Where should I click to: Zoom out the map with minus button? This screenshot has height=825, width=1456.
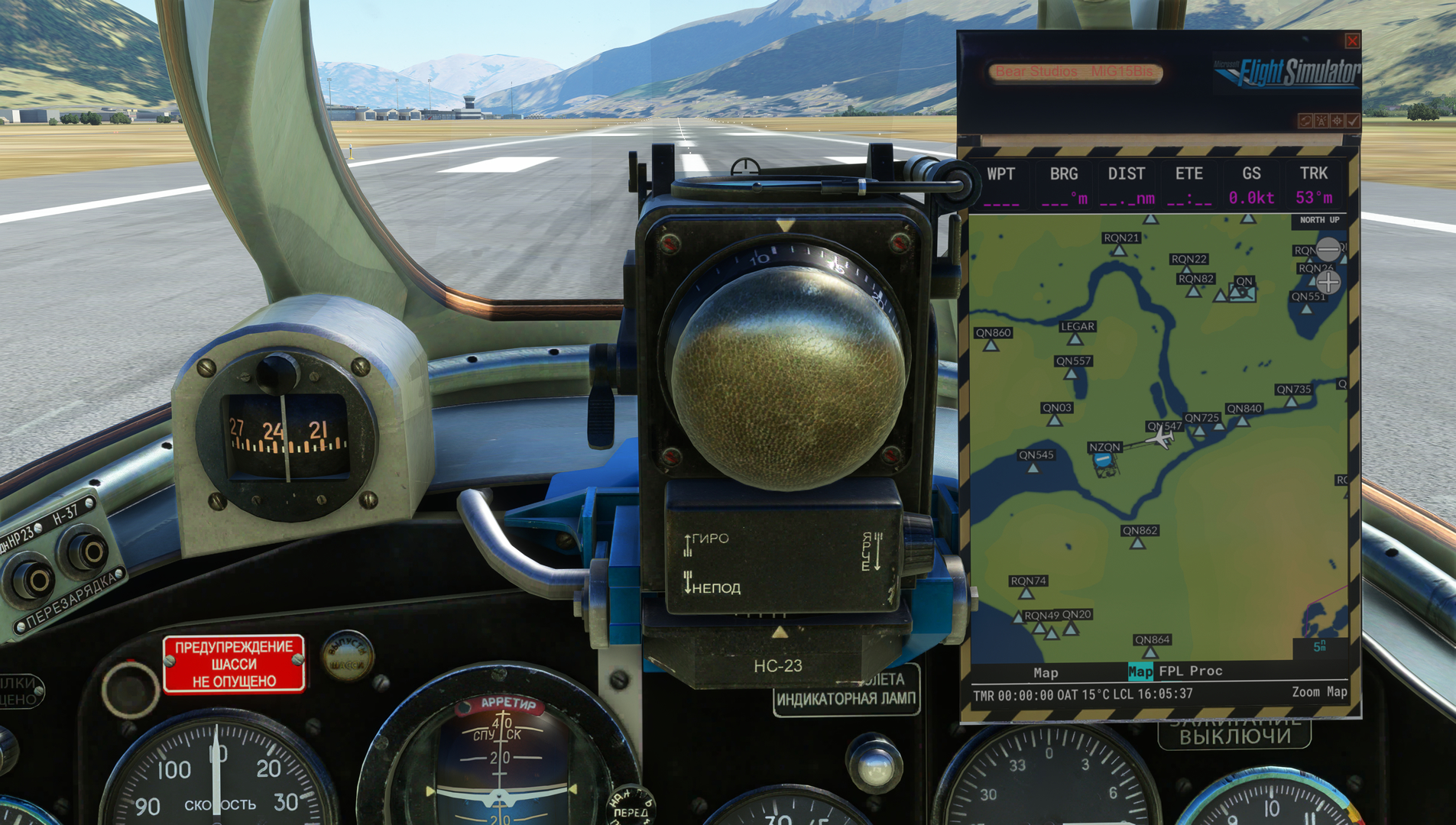(1328, 249)
